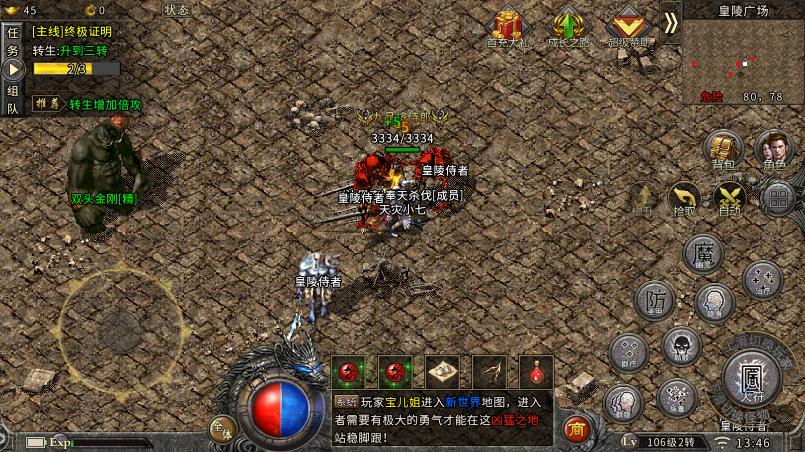Open the 首充大礼 first-recharge gift icon

click(x=506, y=28)
